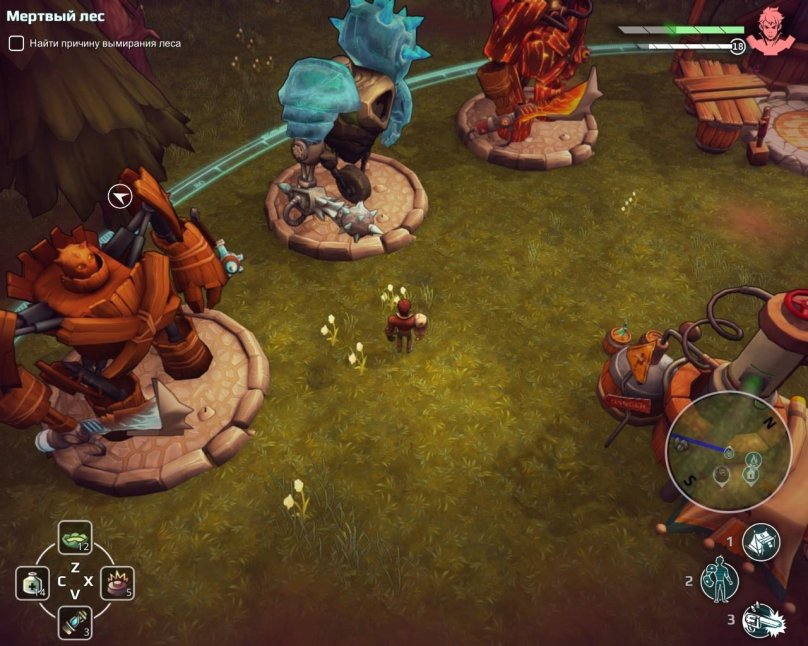This screenshot has width=808, height=646.
Task: Activate the landmine trap item
Action: pyautogui.click(x=117, y=583)
